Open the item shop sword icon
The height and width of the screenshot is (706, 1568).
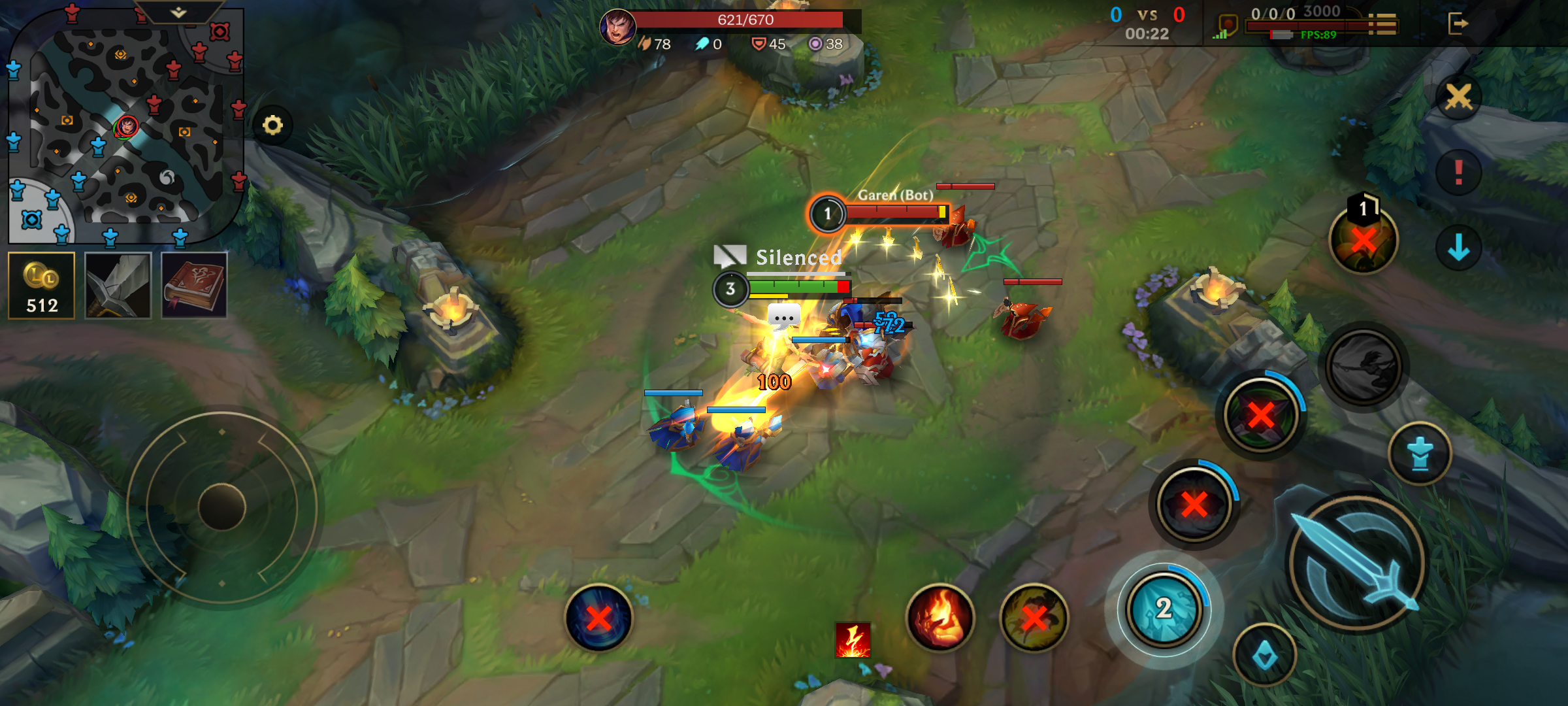[118, 284]
